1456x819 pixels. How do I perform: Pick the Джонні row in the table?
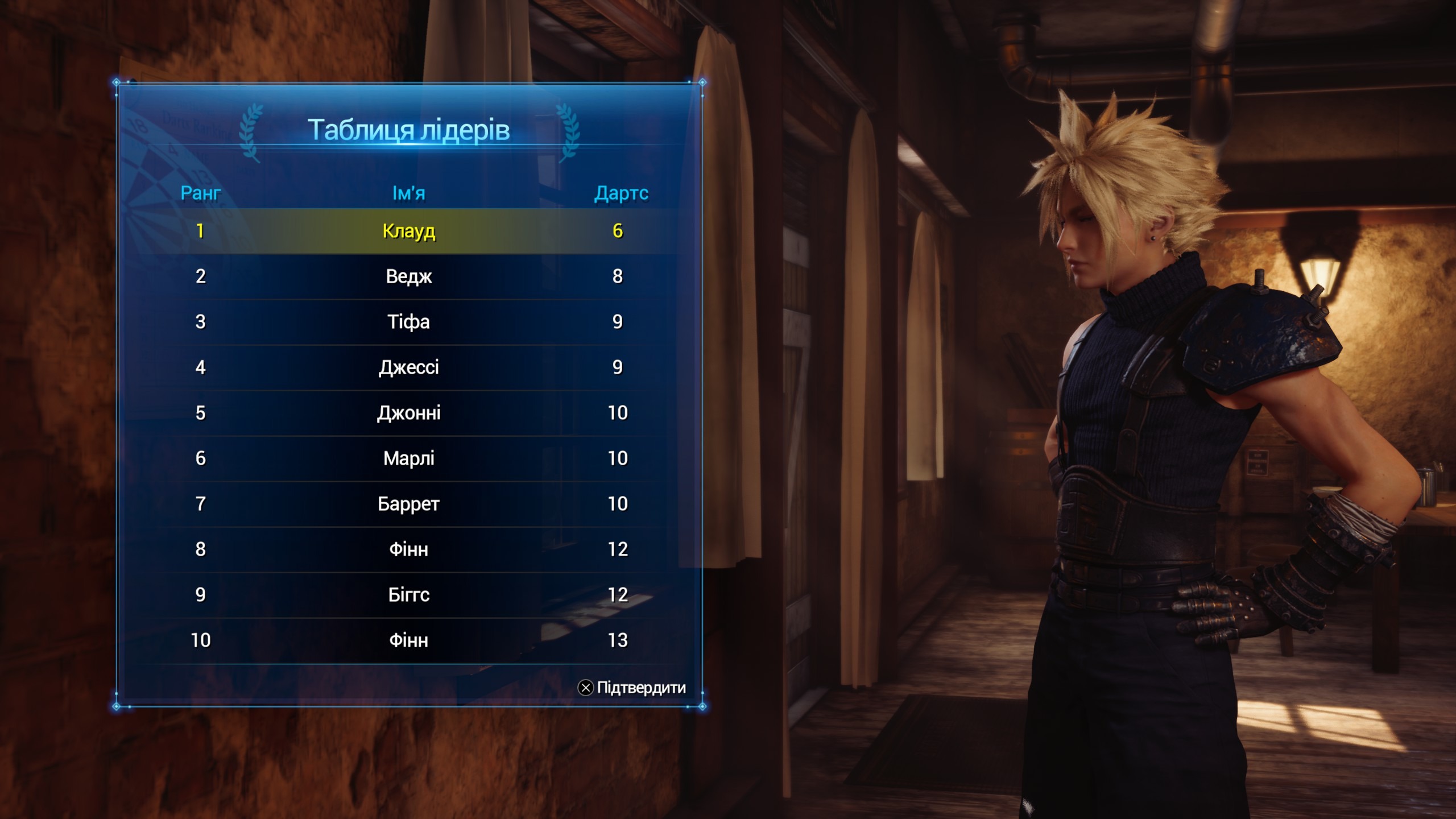408,413
